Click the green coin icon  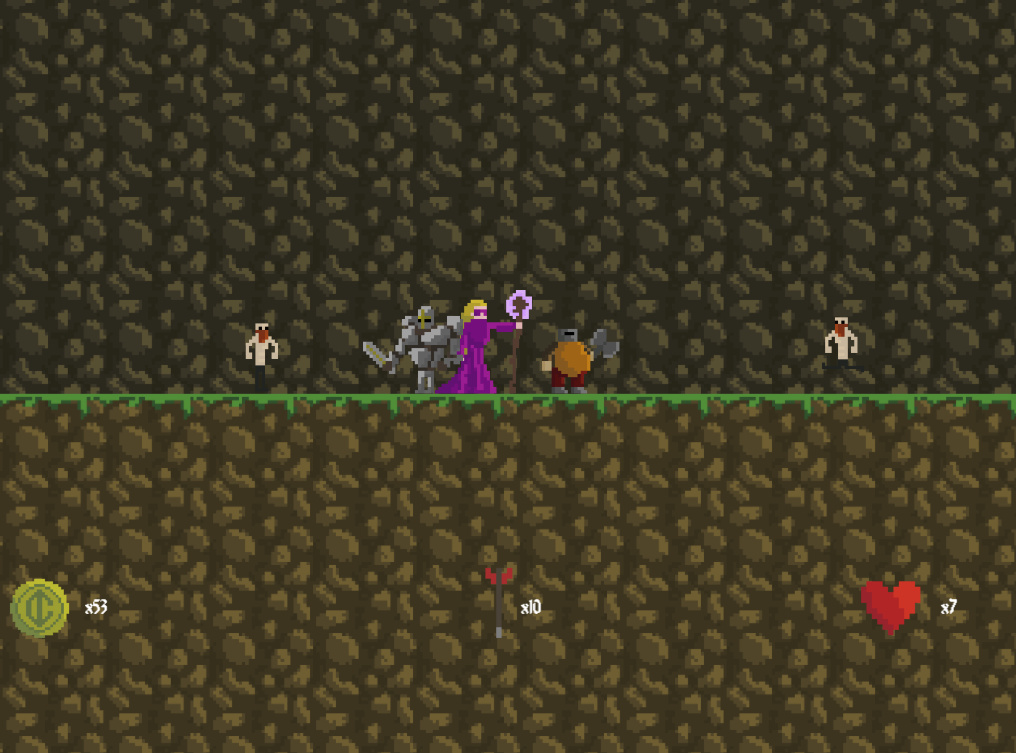[39, 607]
